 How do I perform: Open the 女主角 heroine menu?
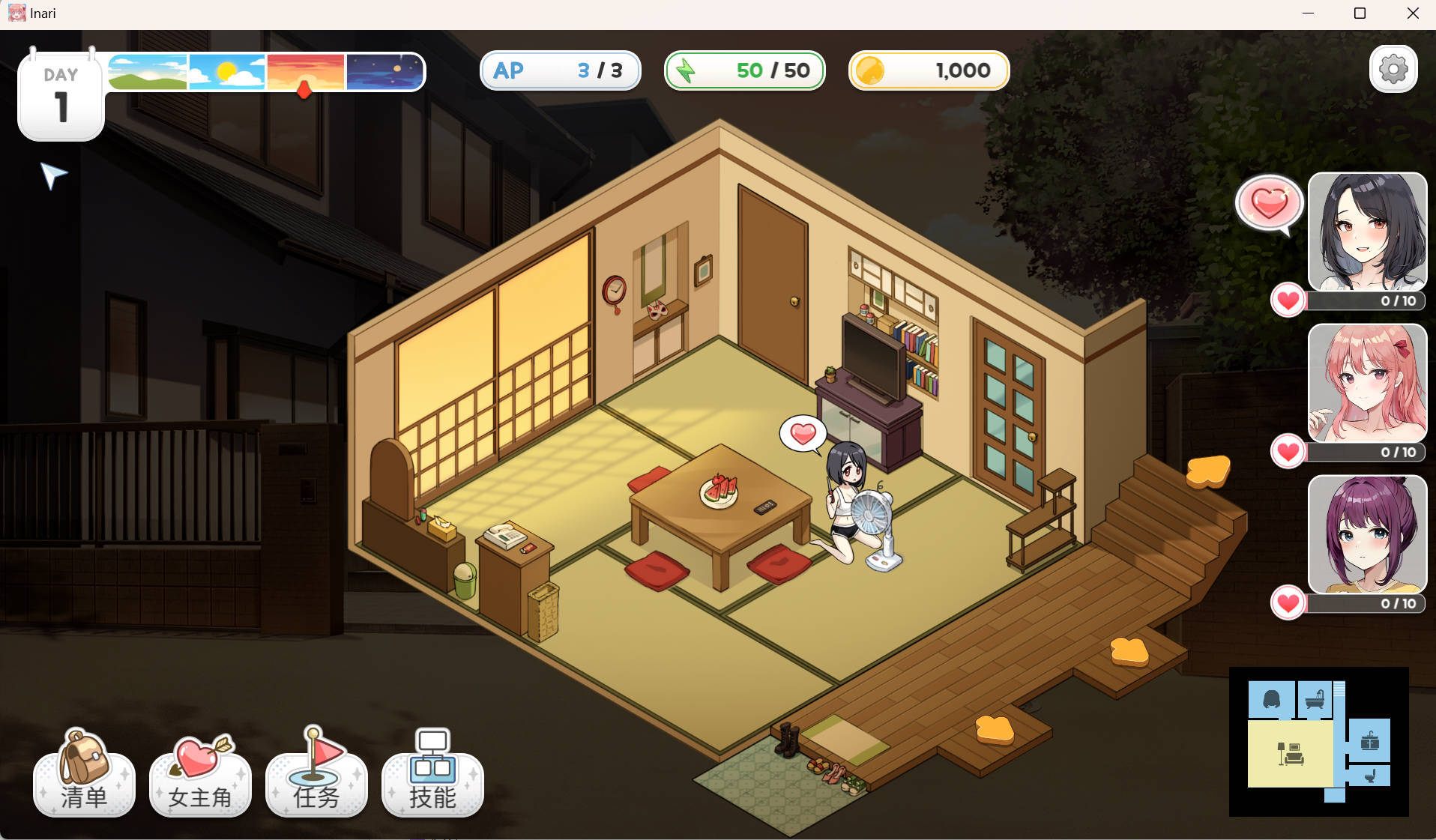200,776
